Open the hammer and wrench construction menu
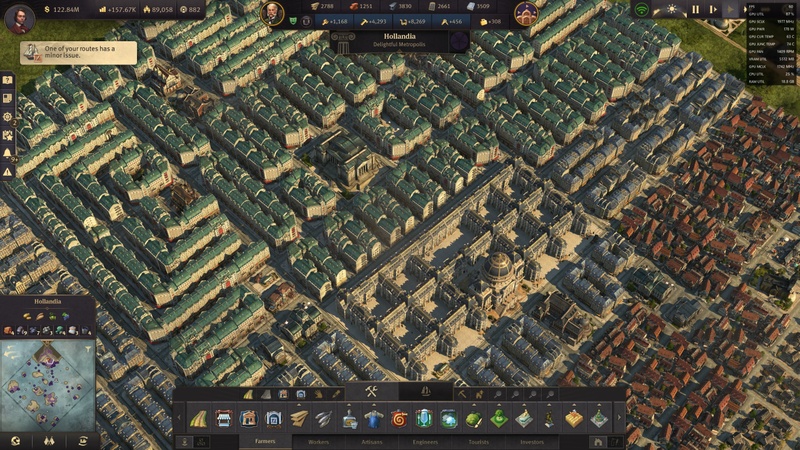 pos(370,391)
